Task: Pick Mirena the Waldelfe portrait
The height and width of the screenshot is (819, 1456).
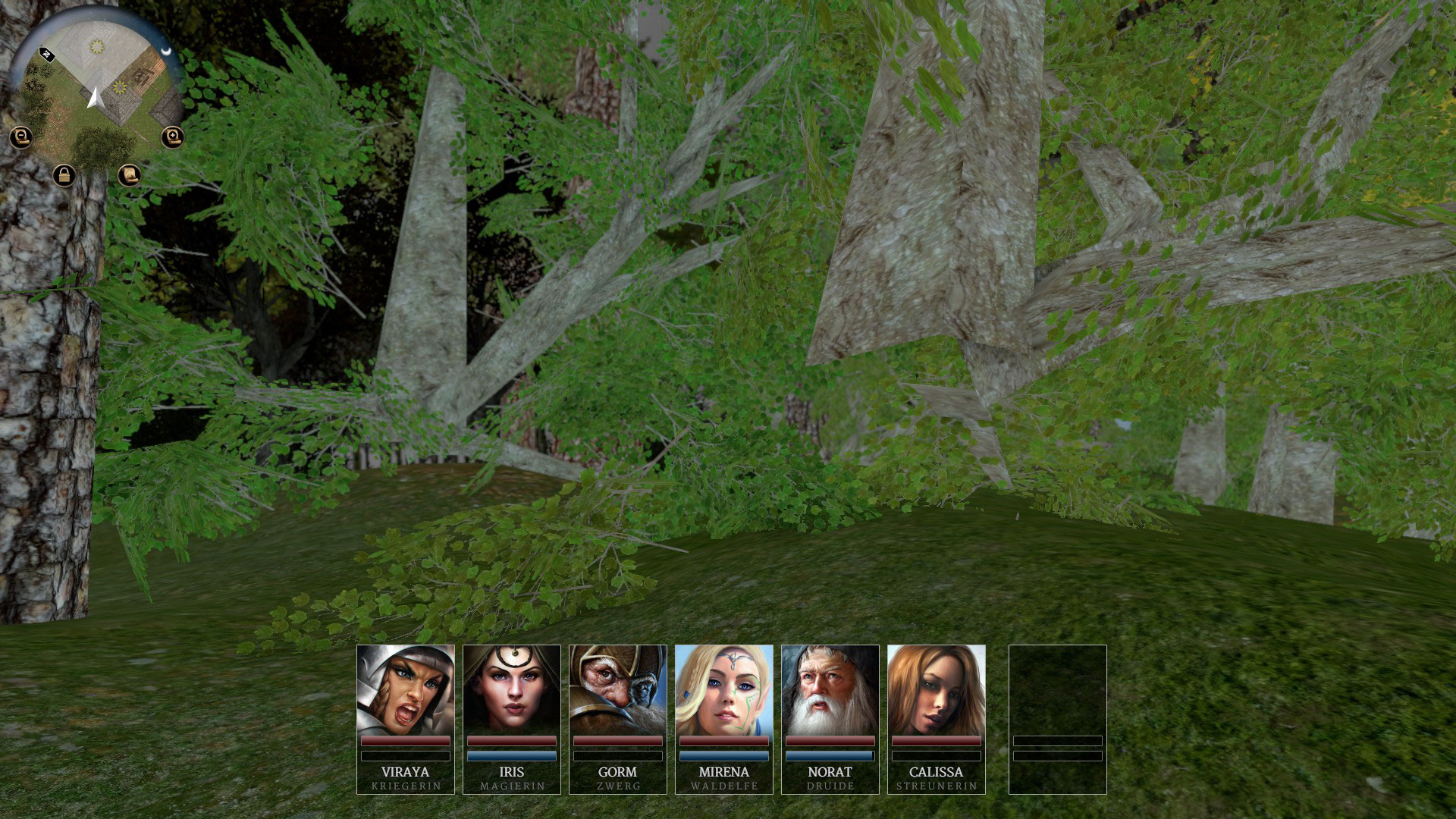Action: pyautogui.click(x=724, y=690)
